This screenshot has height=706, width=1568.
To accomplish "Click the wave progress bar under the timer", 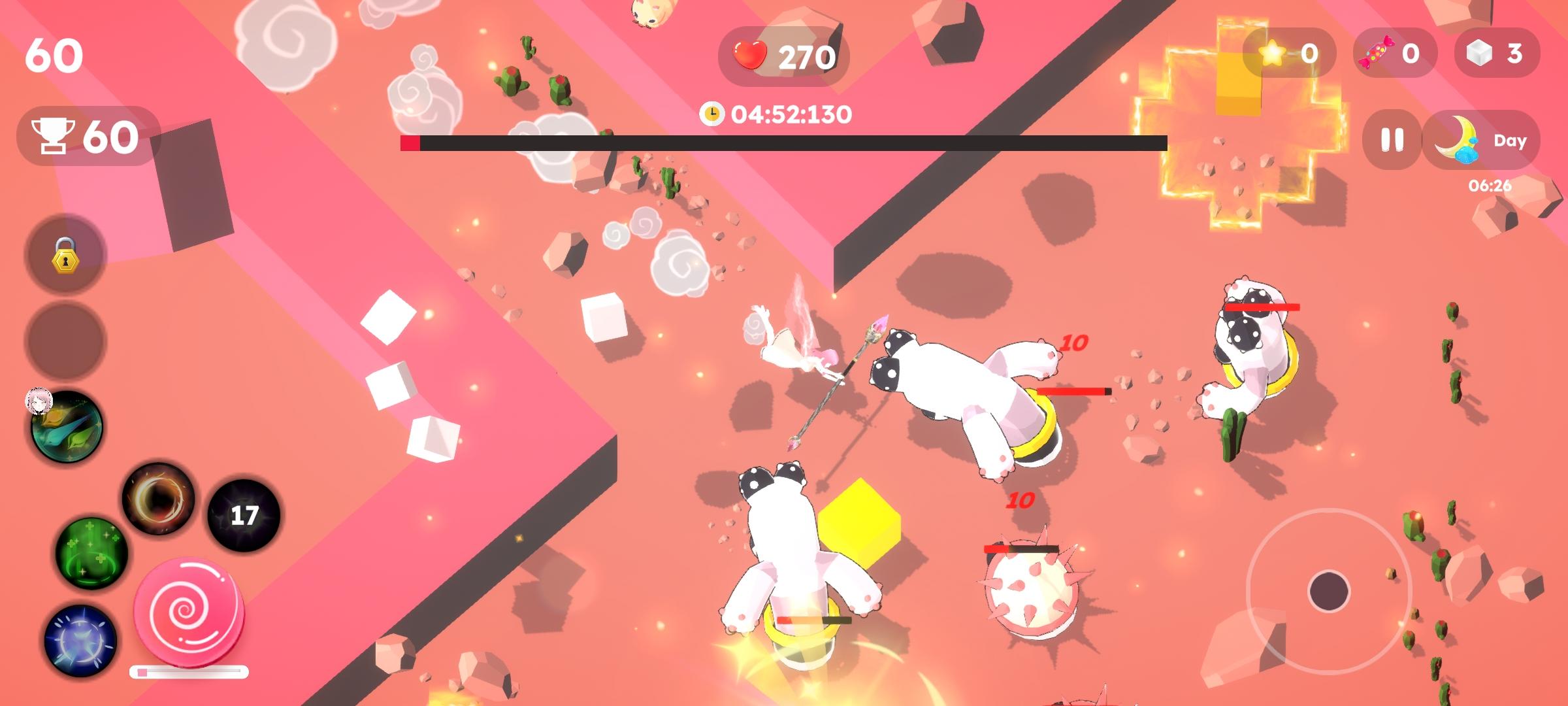I will (x=784, y=141).
